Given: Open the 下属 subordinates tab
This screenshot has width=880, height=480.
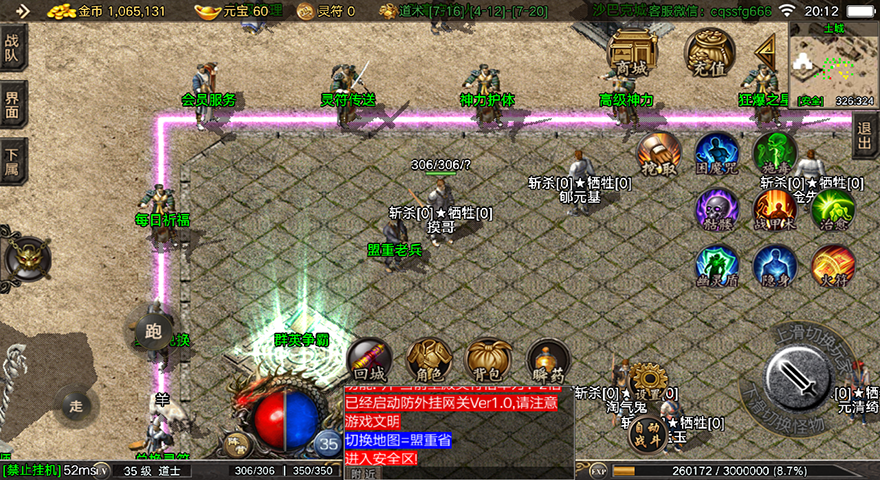Looking at the screenshot, I should [13, 160].
